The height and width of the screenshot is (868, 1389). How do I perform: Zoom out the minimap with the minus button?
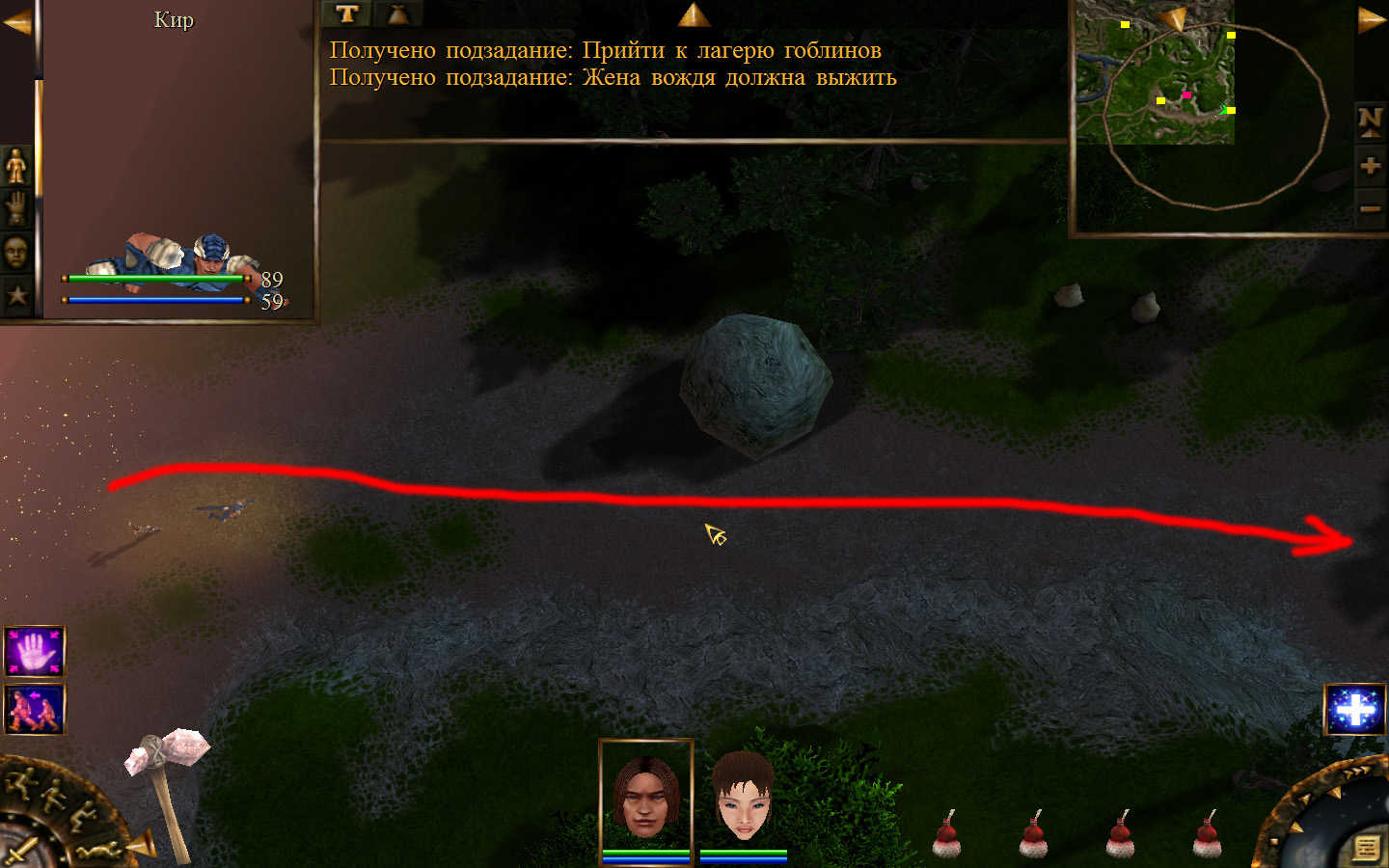tap(1370, 208)
